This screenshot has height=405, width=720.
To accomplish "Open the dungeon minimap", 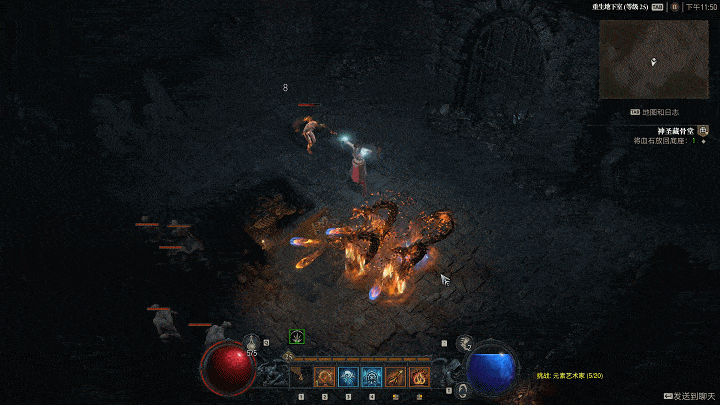I will pos(655,59).
